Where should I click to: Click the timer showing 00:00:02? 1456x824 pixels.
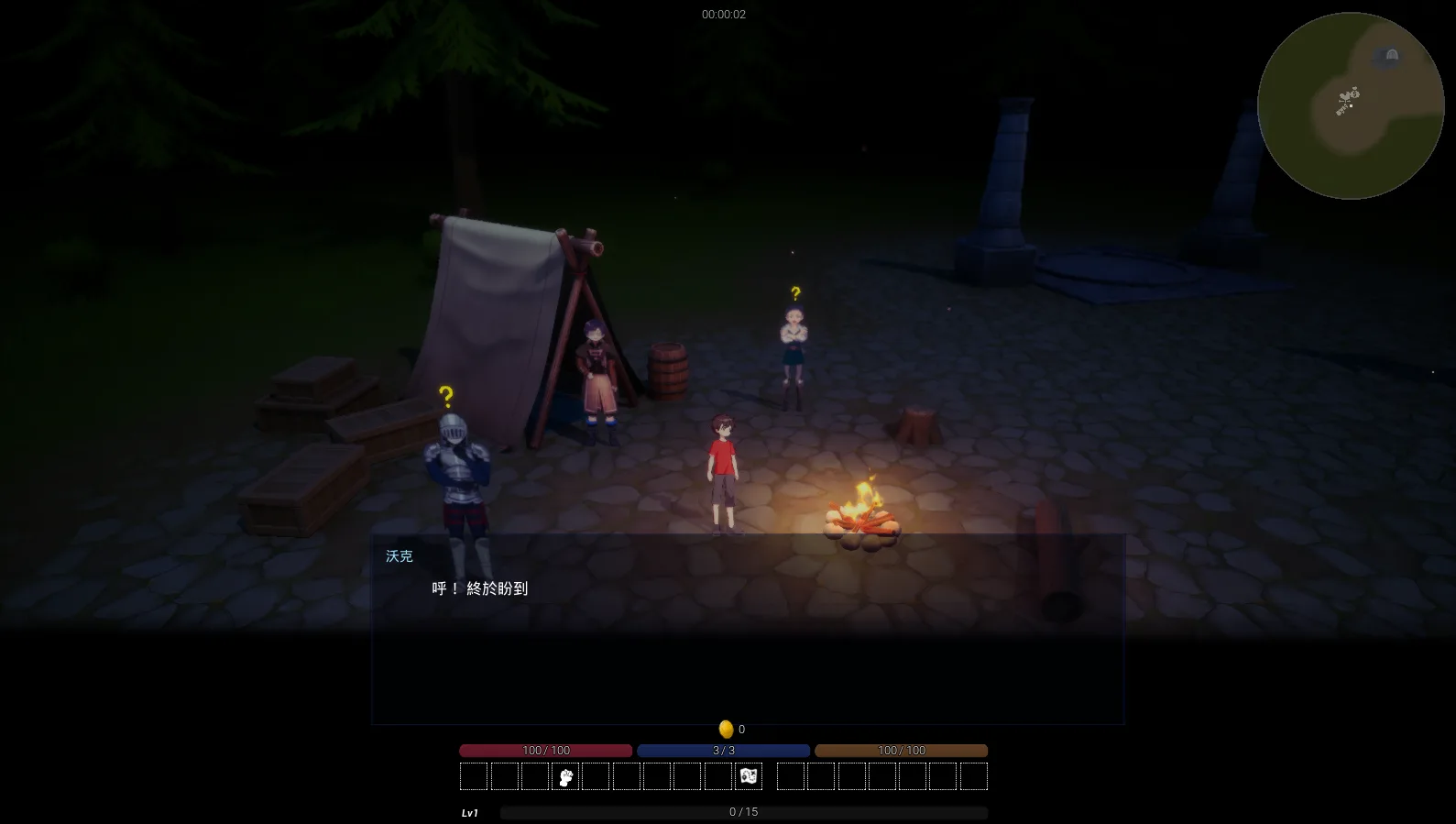724,13
